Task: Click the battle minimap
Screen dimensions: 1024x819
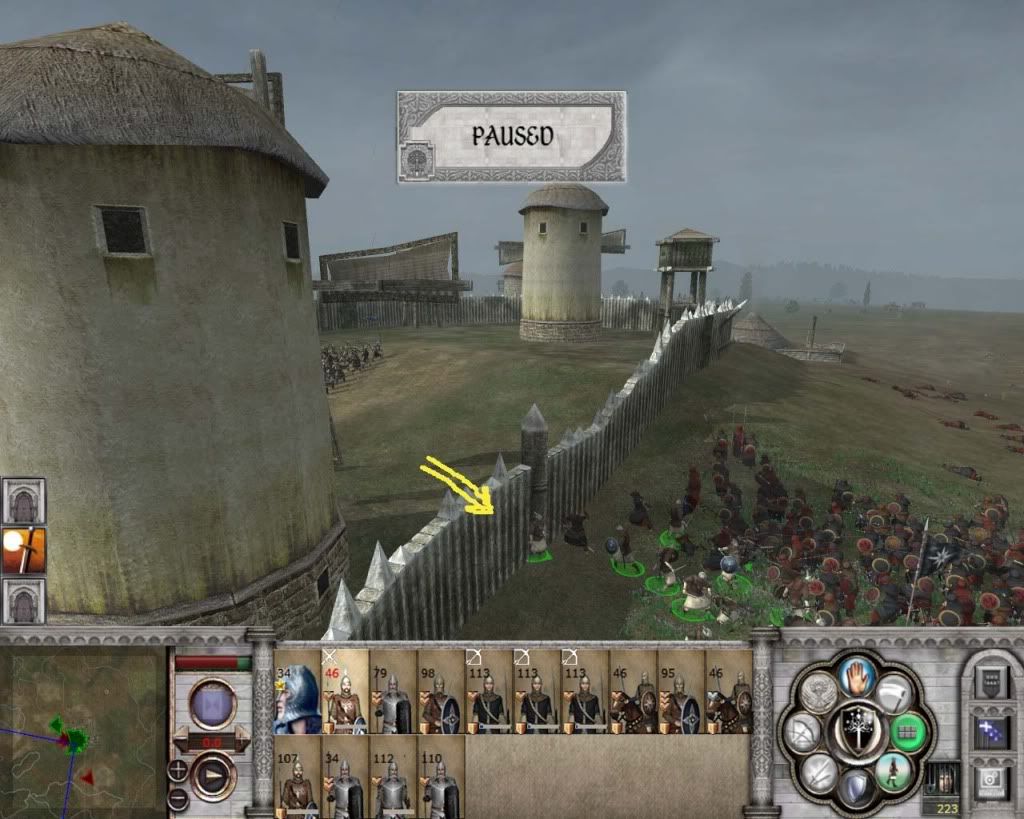Action: click(x=83, y=731)
